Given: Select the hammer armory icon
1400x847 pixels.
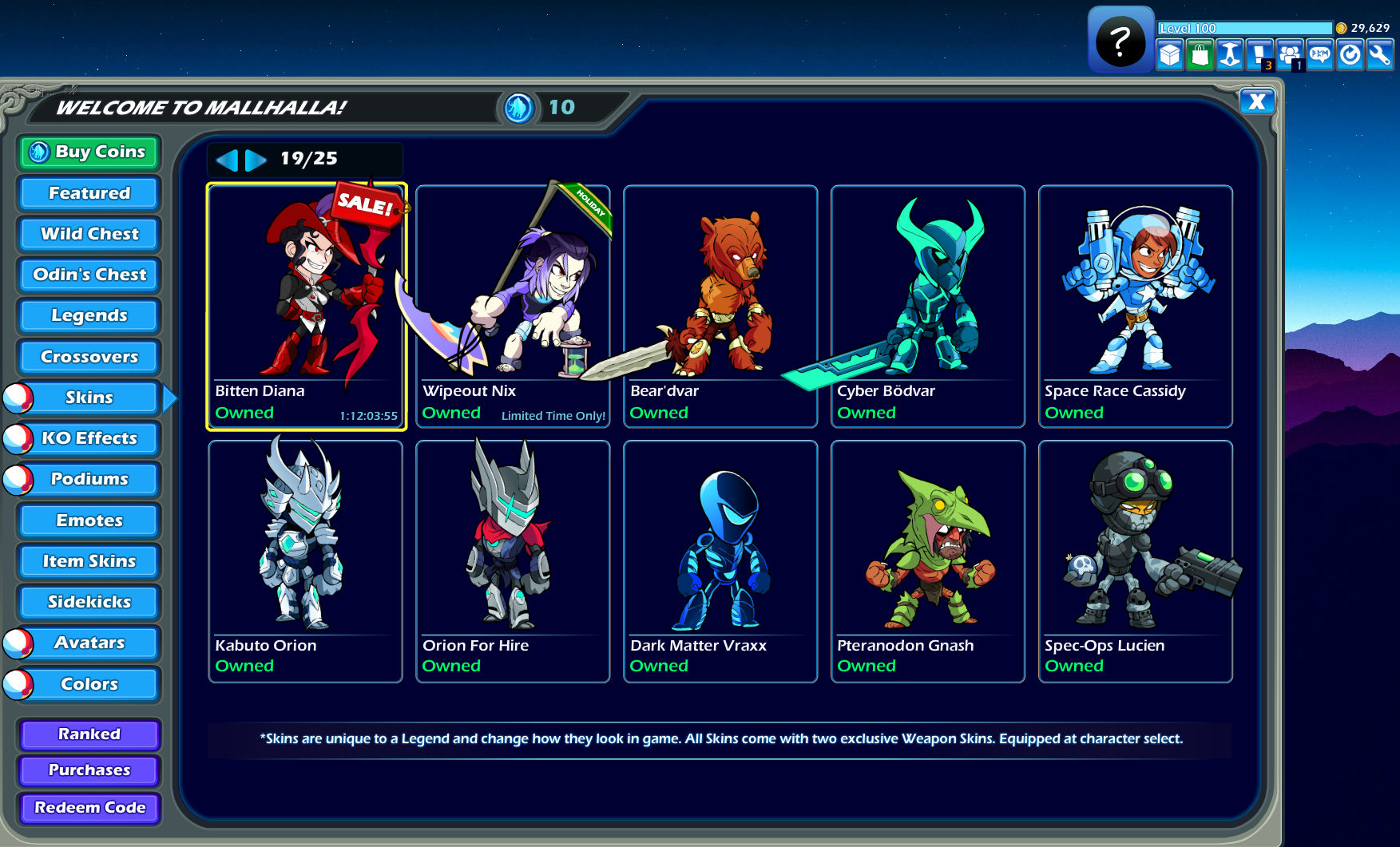Looking at the screenshot, I should tap(1229, 55).
